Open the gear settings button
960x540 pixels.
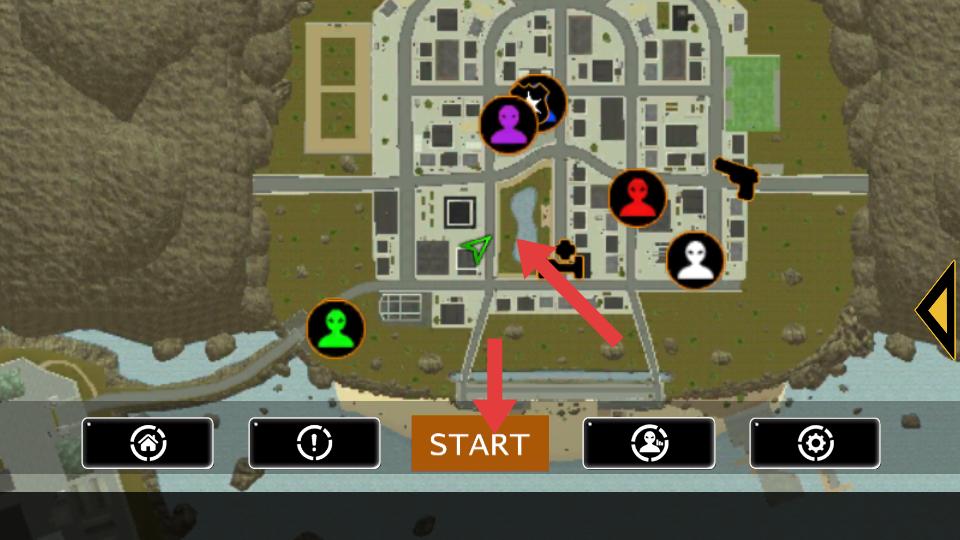pos(814,443)
